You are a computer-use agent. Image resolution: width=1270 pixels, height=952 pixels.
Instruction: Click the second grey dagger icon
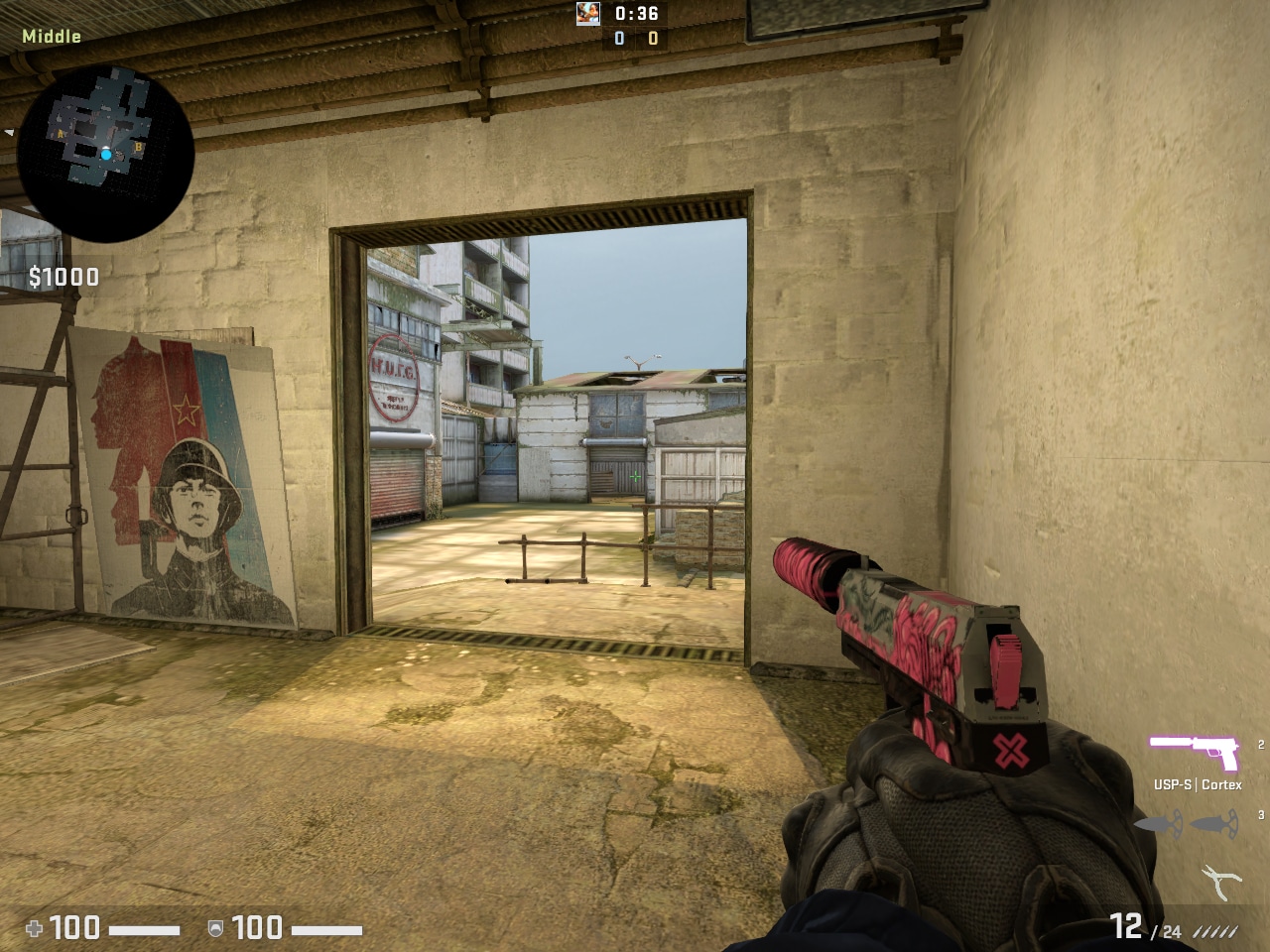click(1214, 824)
